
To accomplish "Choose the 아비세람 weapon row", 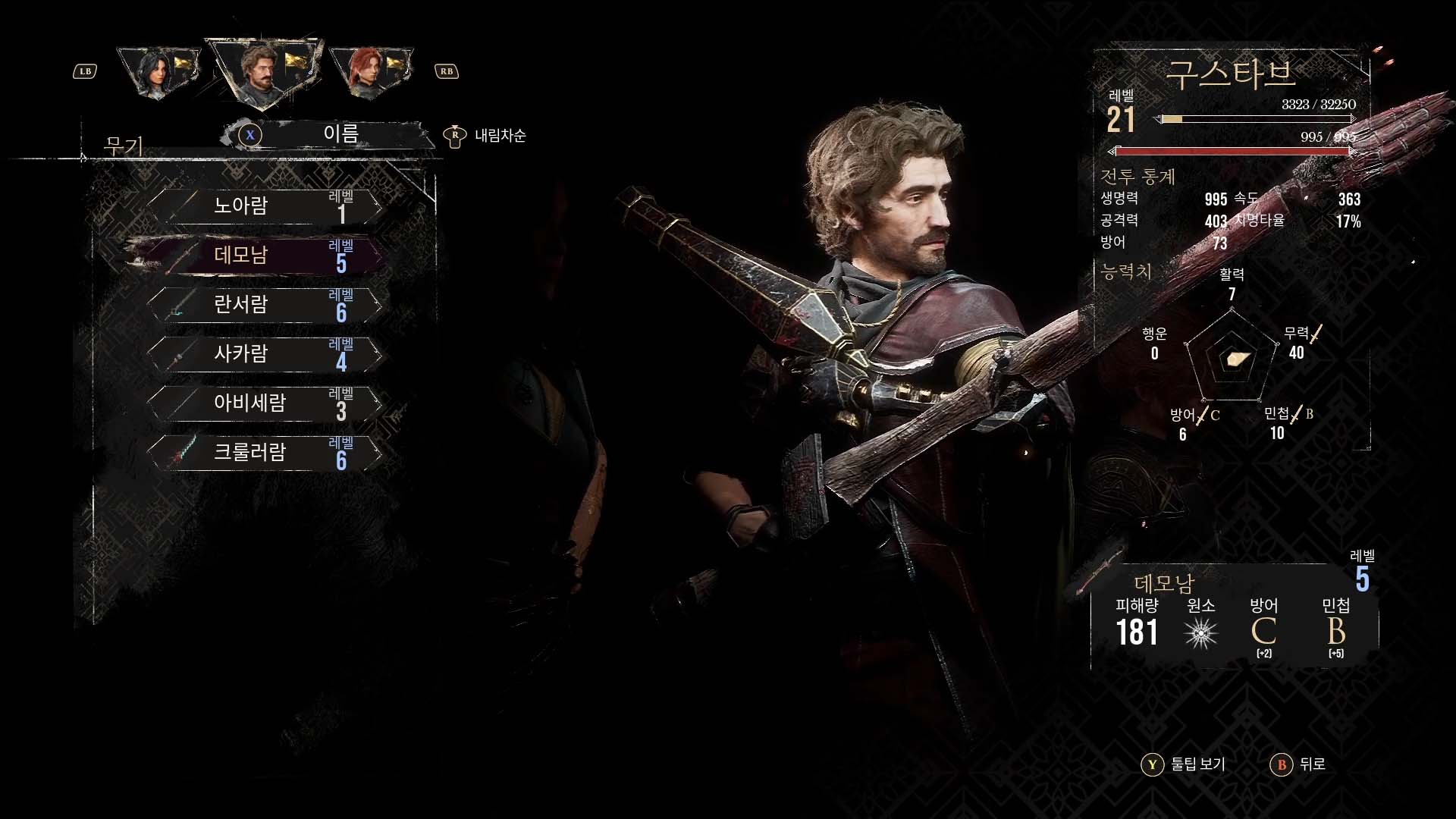I will pyautogui.click(x=264, y=403).
